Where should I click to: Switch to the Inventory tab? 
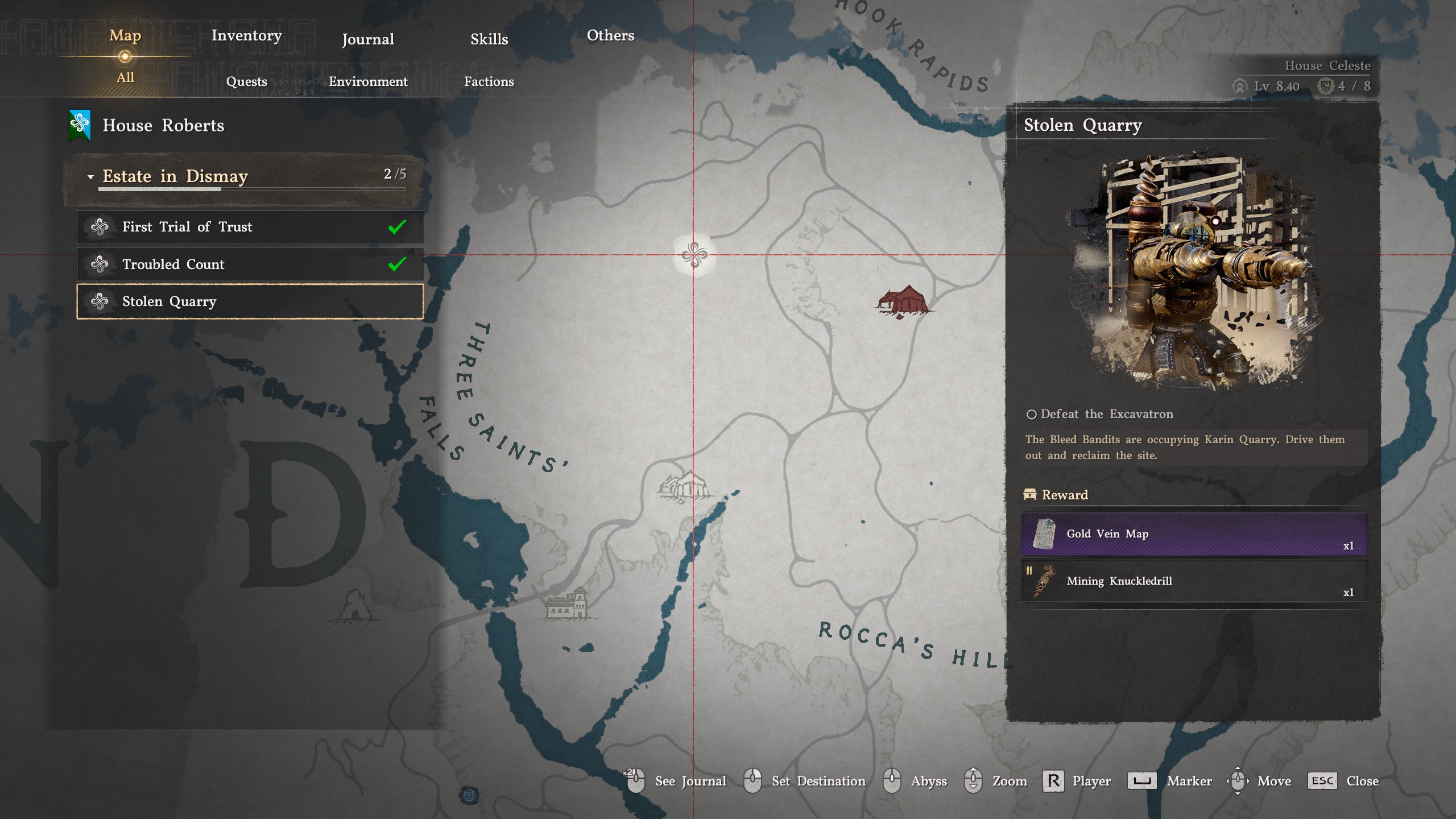pos(246,36)
